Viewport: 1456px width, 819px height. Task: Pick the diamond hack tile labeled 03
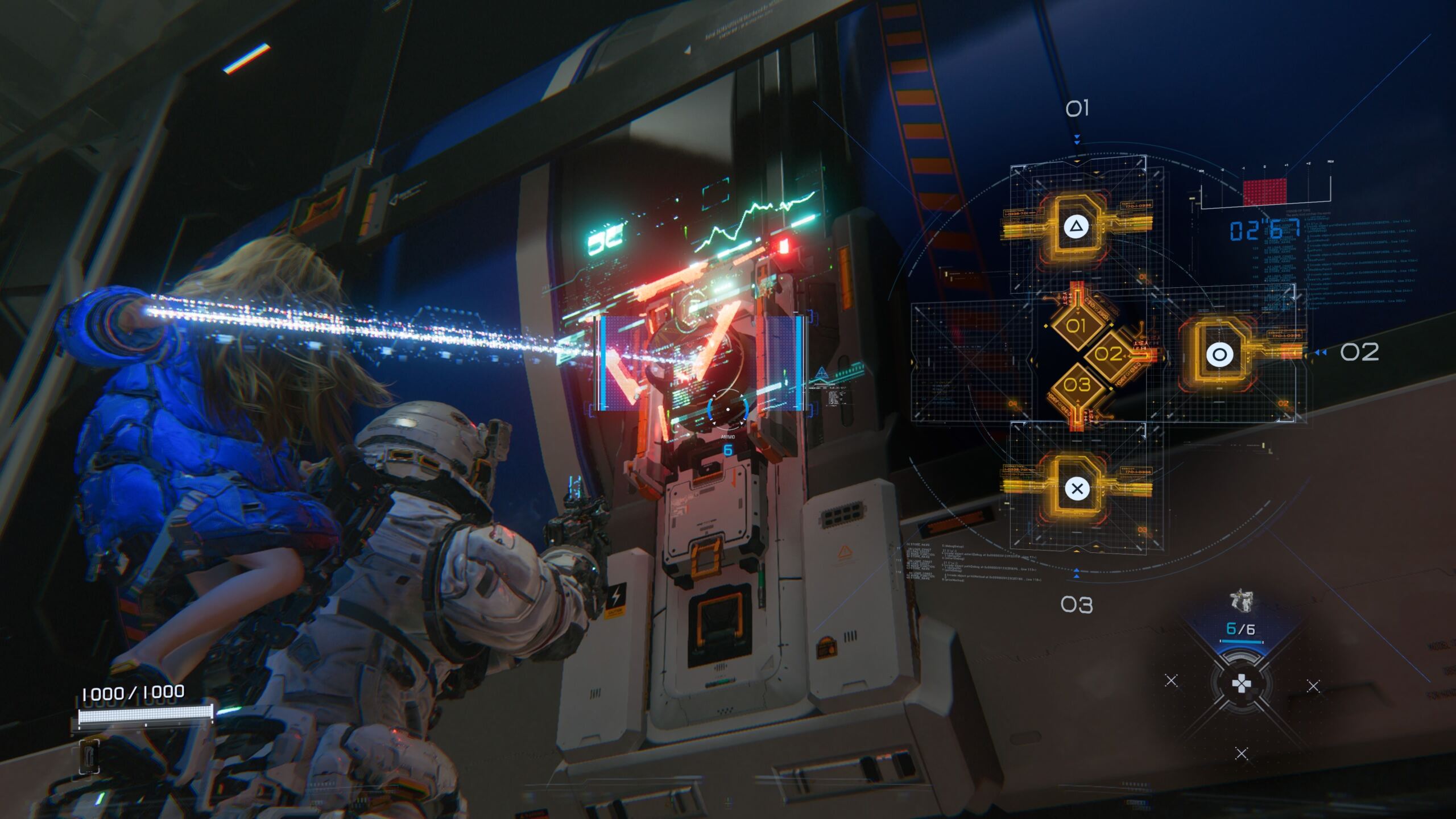pyautogui.click(x=1077, y=385)
